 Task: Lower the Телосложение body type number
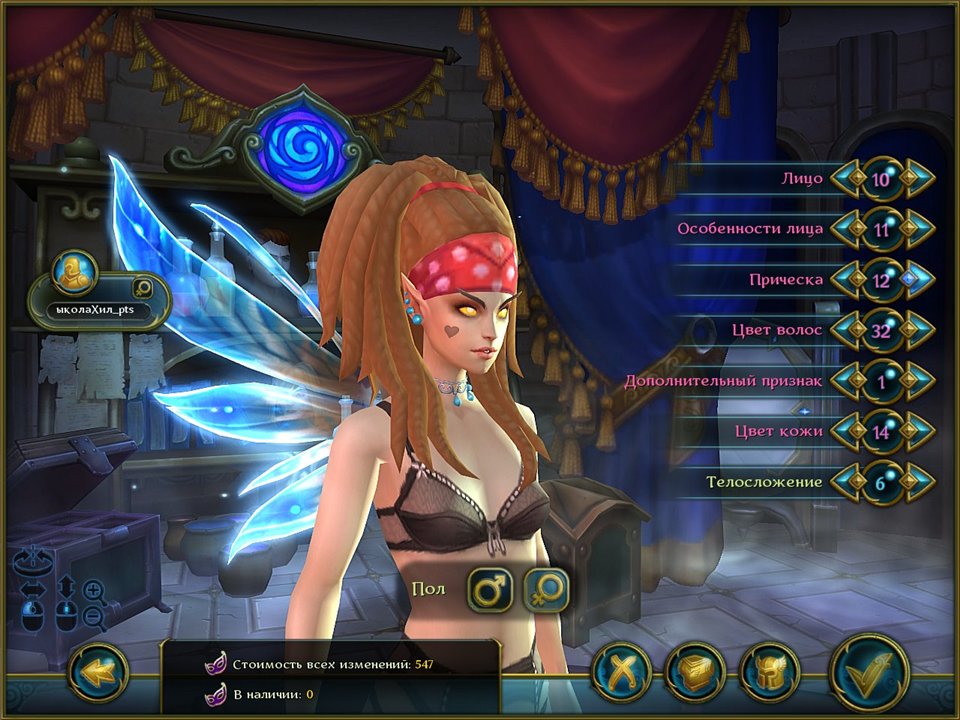pyautogui.click(x=849, y=482)
